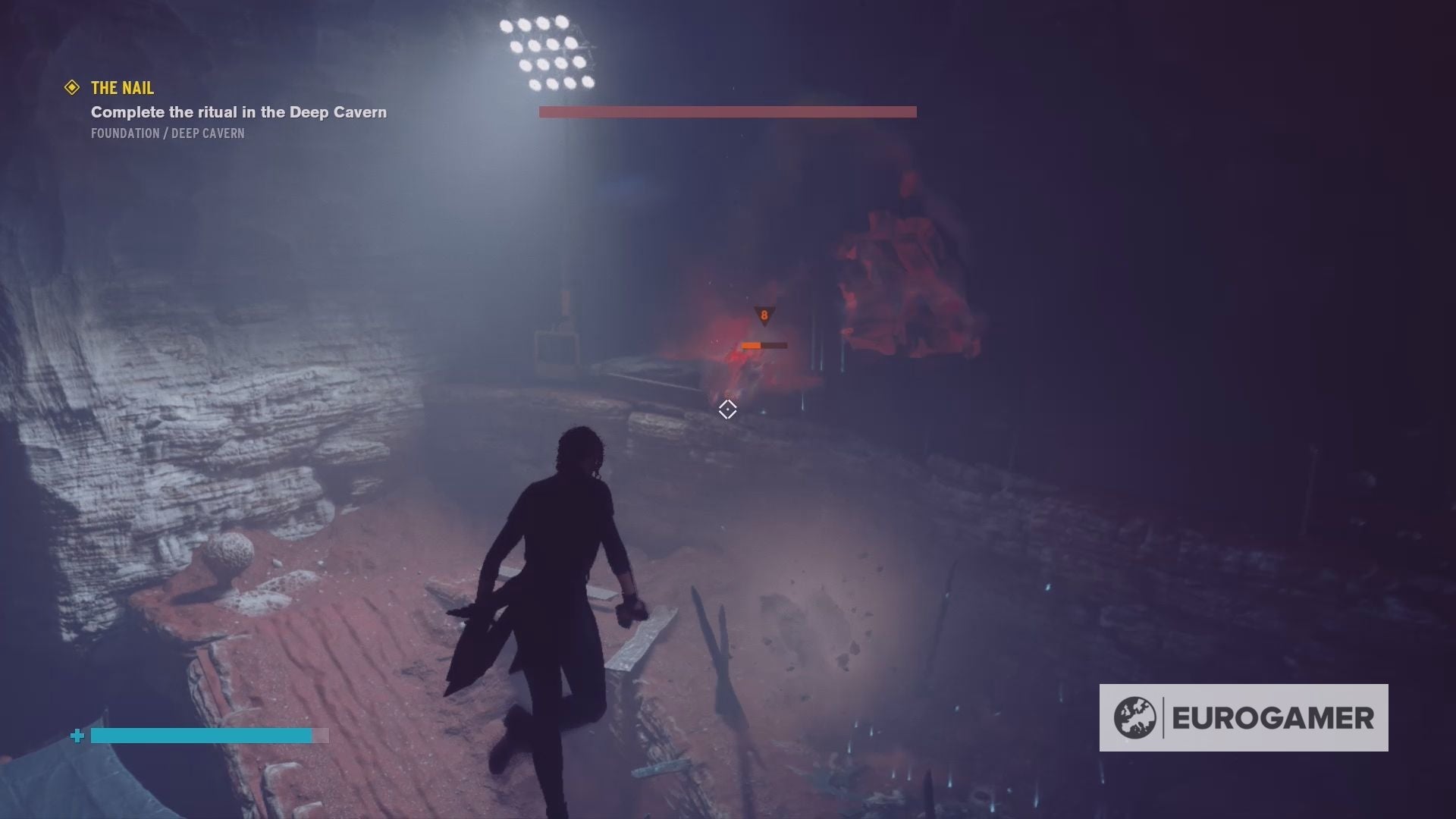Toggle the enemy health indicator visibility
The image size is (1456, 819).
click(x=764, y=345)
